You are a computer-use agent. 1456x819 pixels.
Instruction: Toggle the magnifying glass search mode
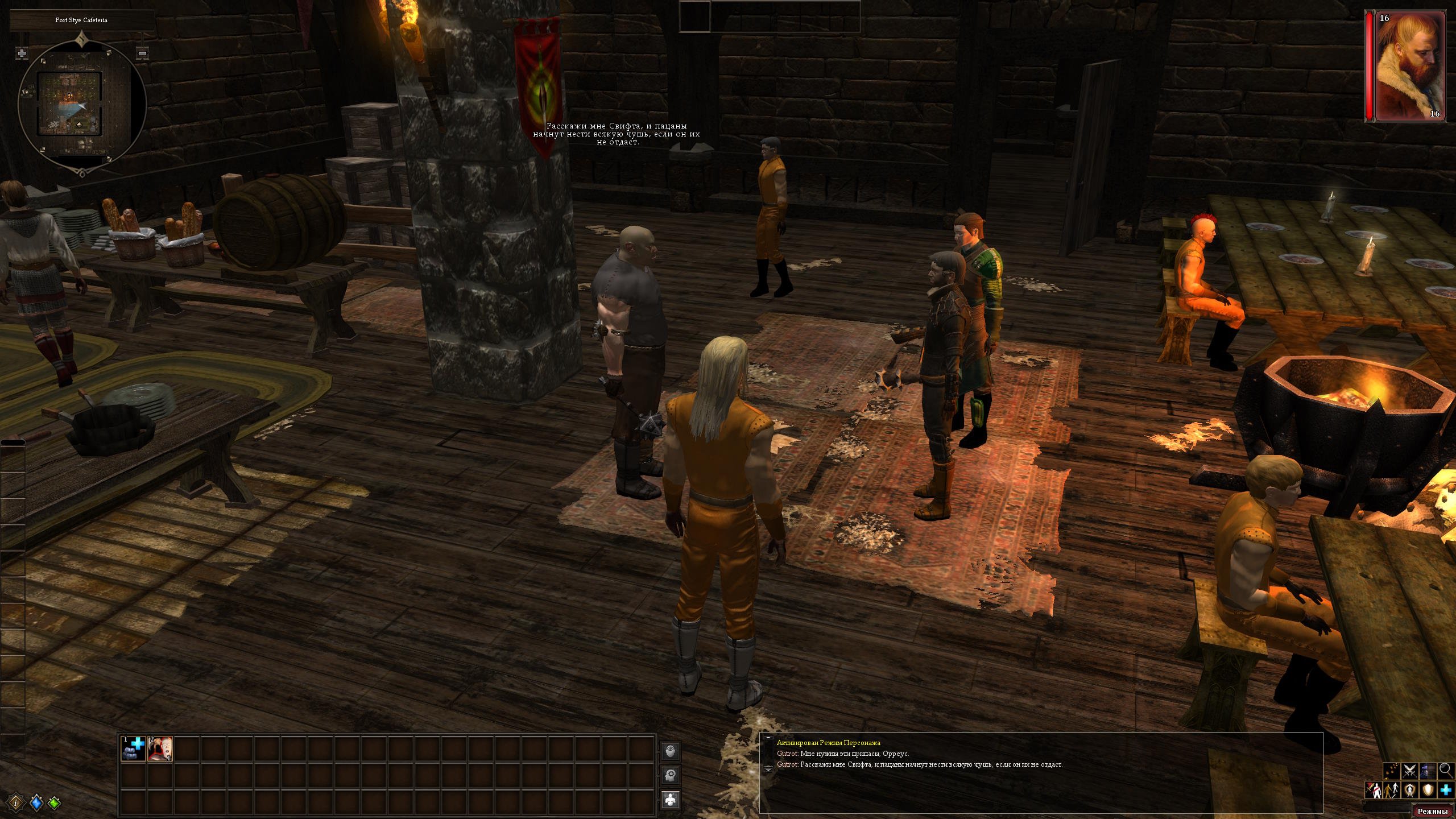point(1446,771)
